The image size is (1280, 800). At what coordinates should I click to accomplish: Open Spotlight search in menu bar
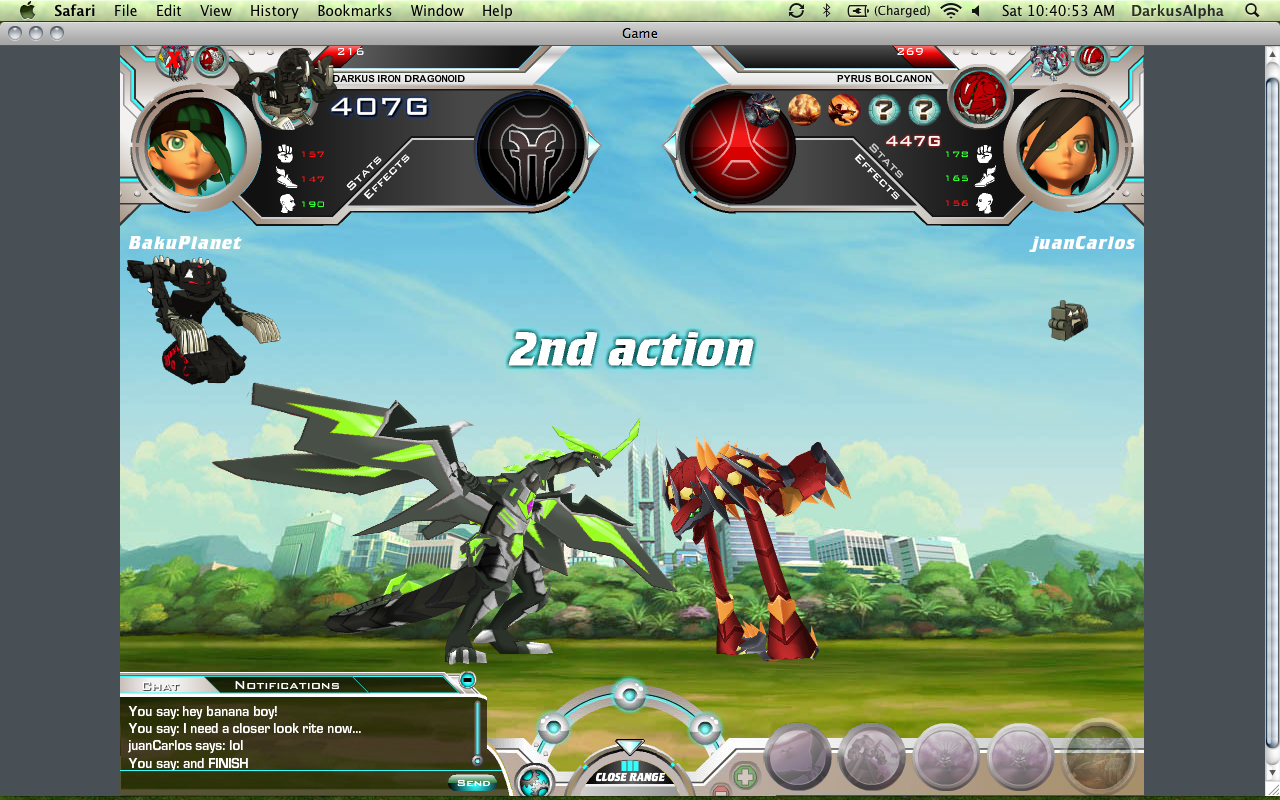click(1252, 11)
